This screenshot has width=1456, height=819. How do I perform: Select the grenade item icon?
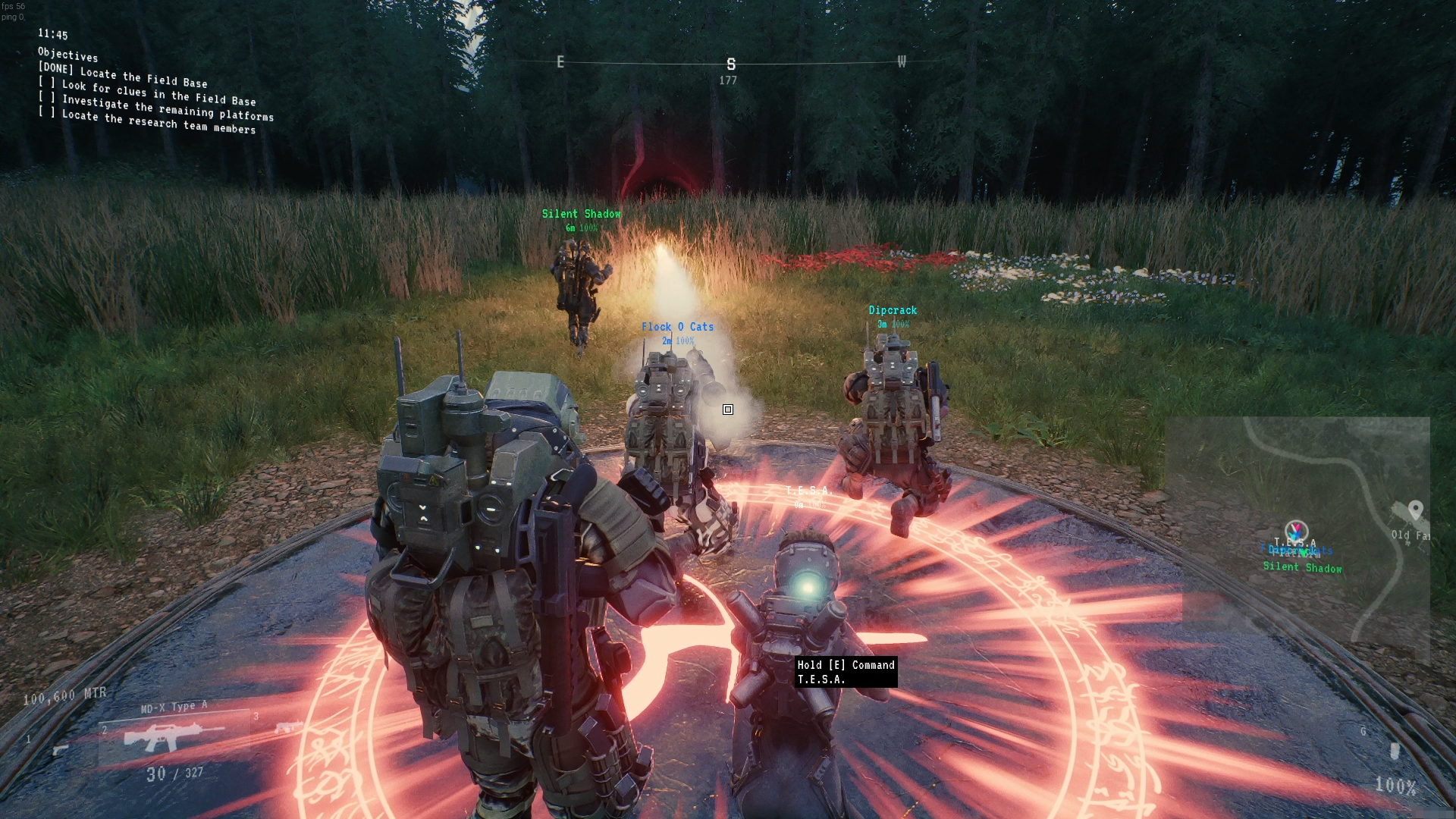1394,751
